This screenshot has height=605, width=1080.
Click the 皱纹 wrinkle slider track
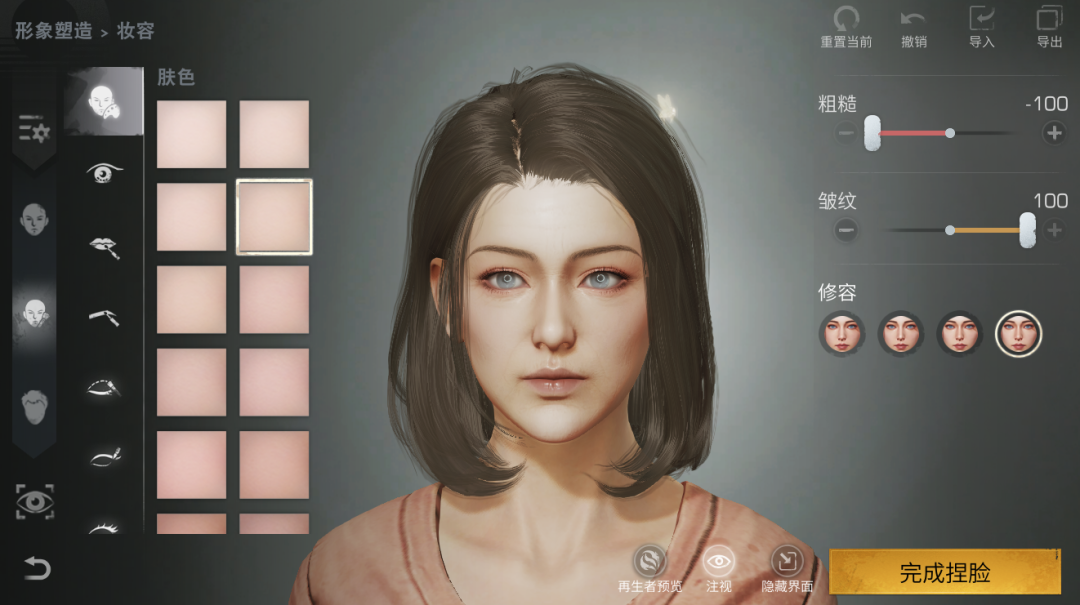950,230
